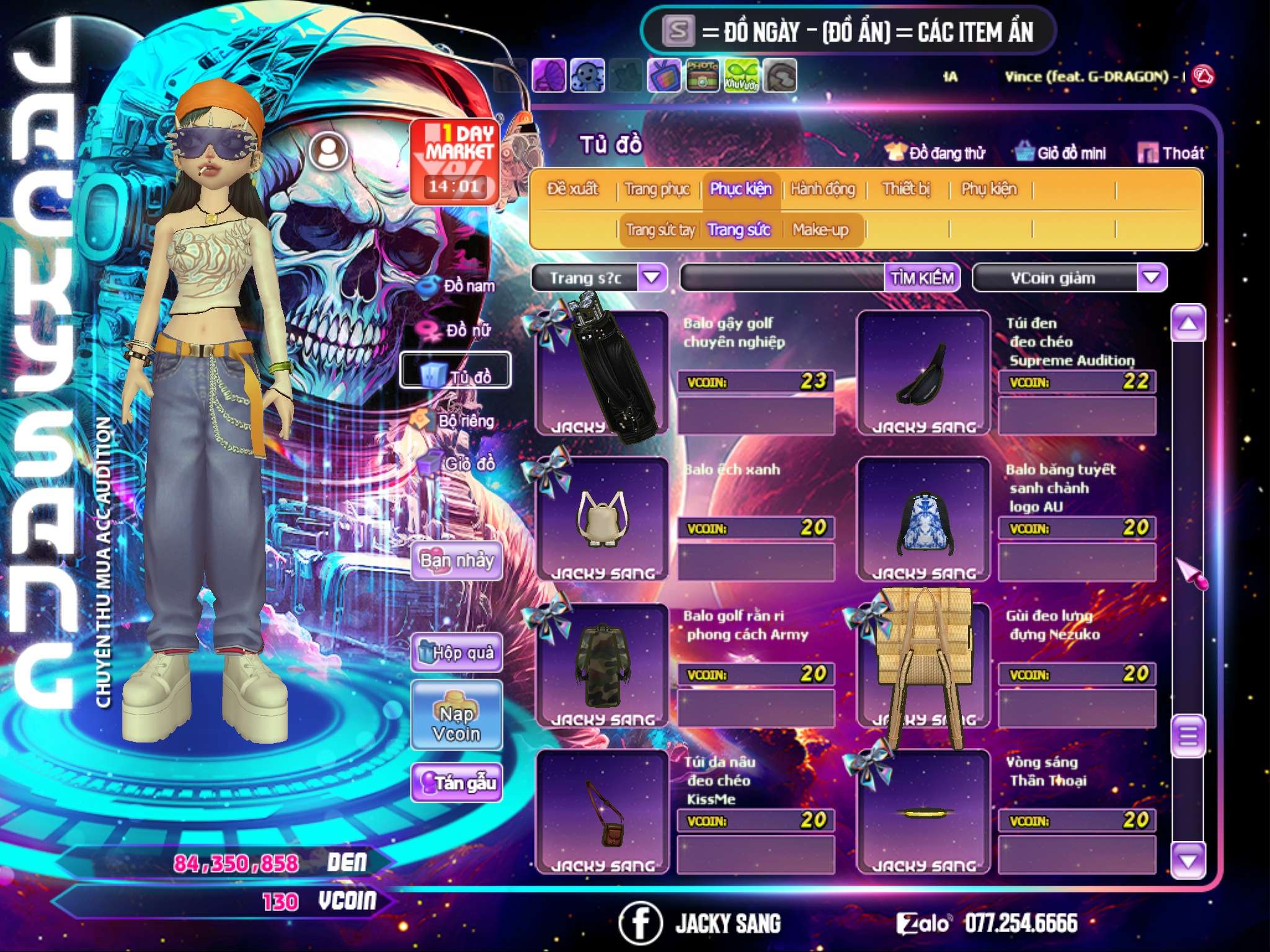This screenshot has width=1270, height=952.
Task: Select the Balo gậy golf chuyên nghiệp item
Action: 602,372
